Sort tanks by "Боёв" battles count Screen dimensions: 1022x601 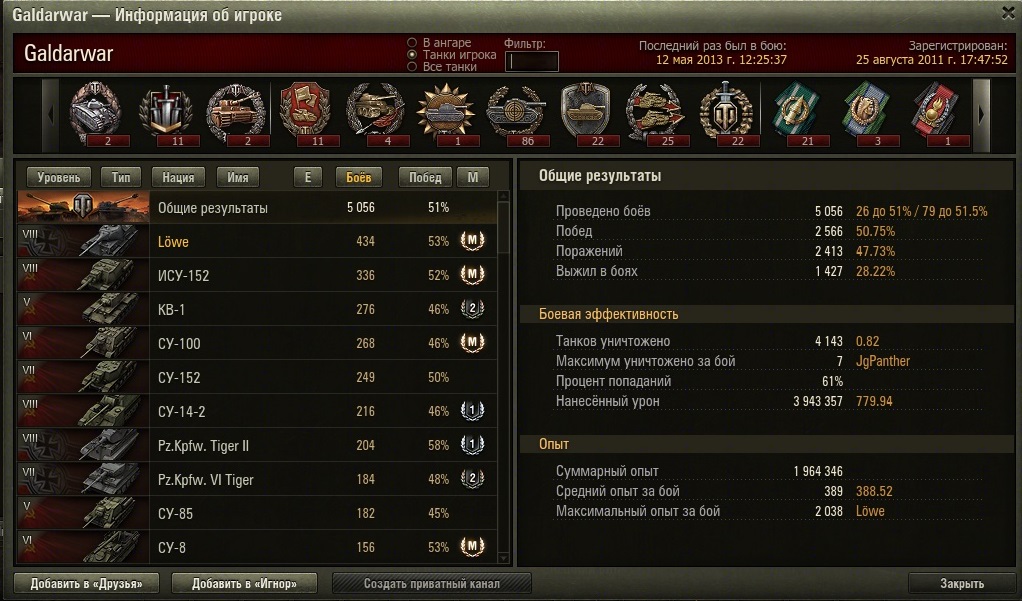[x=359, y=177]
